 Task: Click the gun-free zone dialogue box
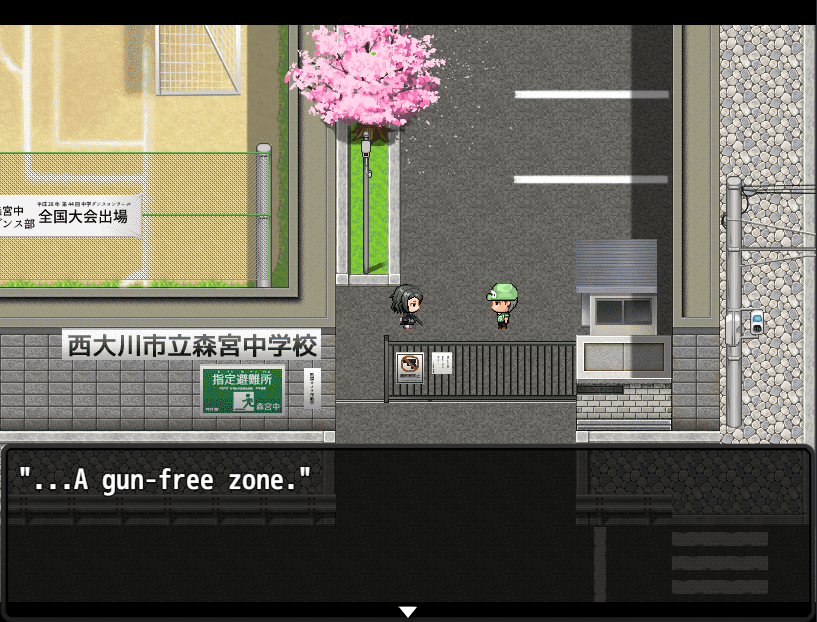pos(408,530)
